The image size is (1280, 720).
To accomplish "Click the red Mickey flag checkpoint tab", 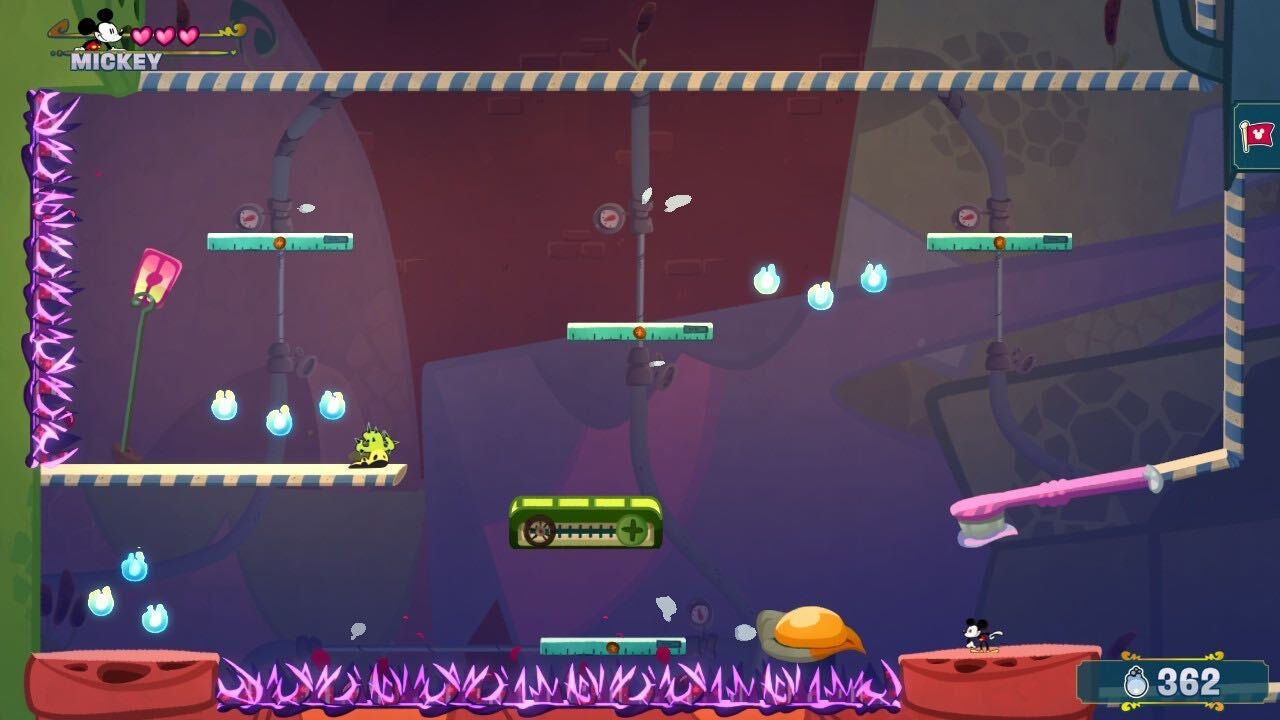I will [1258, 135].
